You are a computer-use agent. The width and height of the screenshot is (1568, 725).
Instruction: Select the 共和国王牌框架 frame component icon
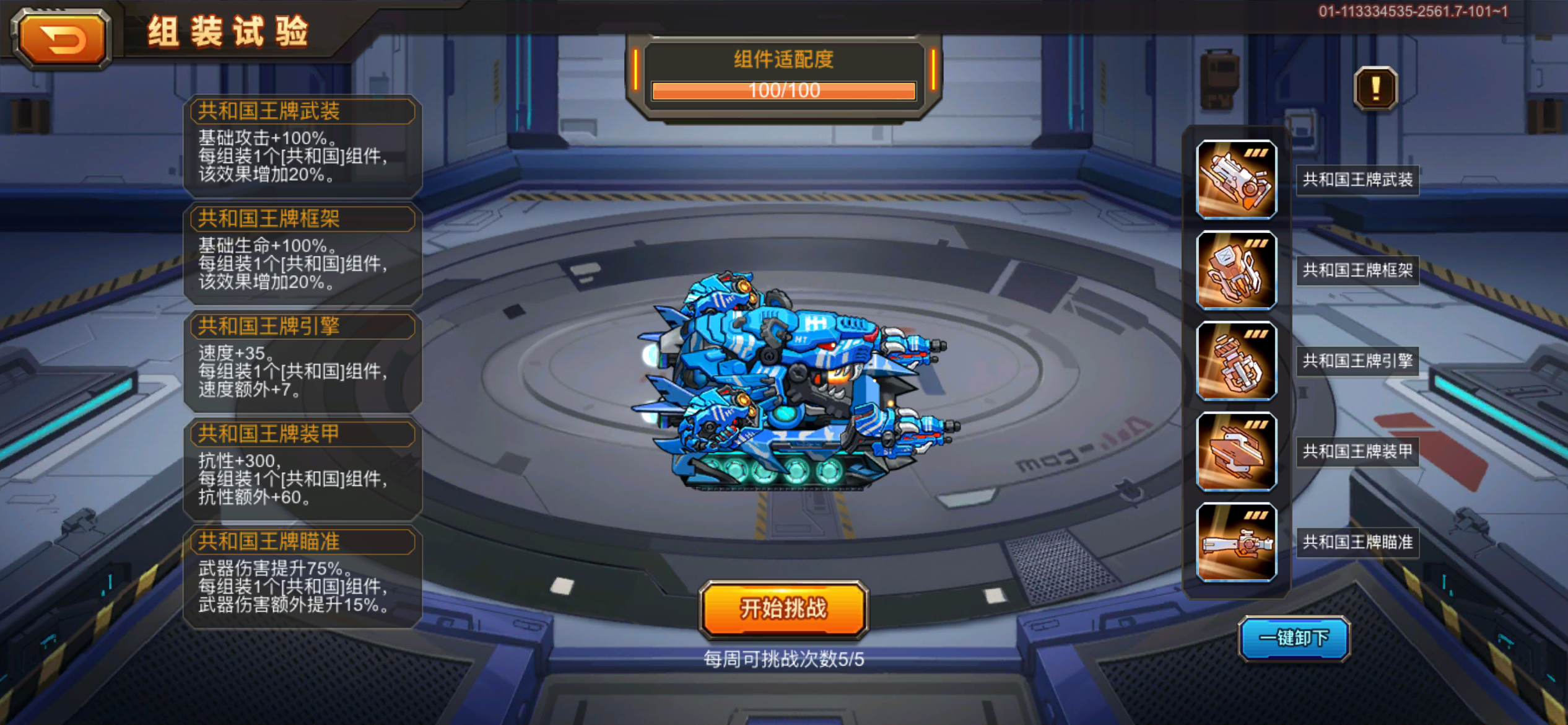click(x=1236, y=271)
